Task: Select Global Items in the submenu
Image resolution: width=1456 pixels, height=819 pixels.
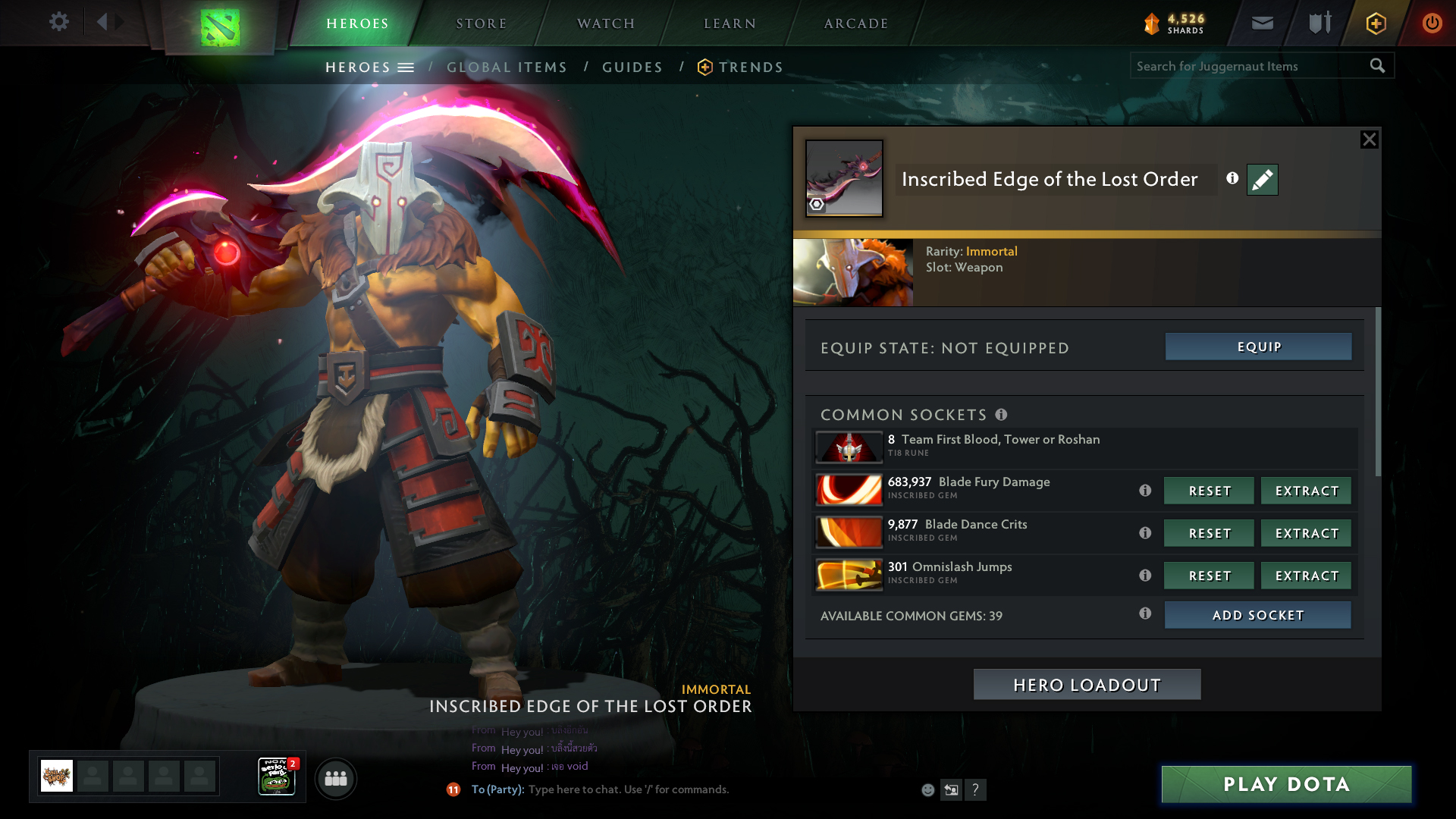Action: tap(507, 67)
